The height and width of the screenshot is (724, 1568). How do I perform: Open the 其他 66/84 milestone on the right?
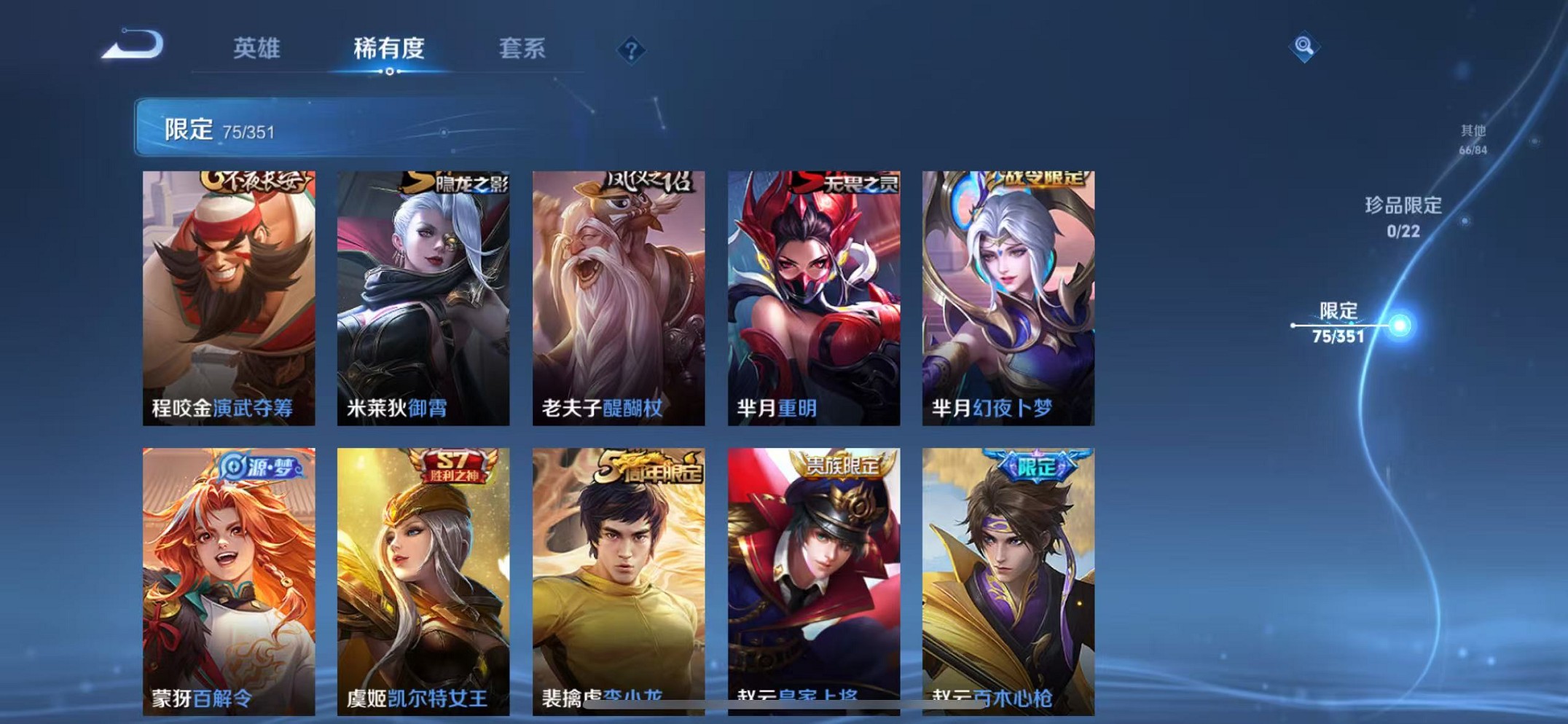pyautogui.click(x=1473, y=140)
